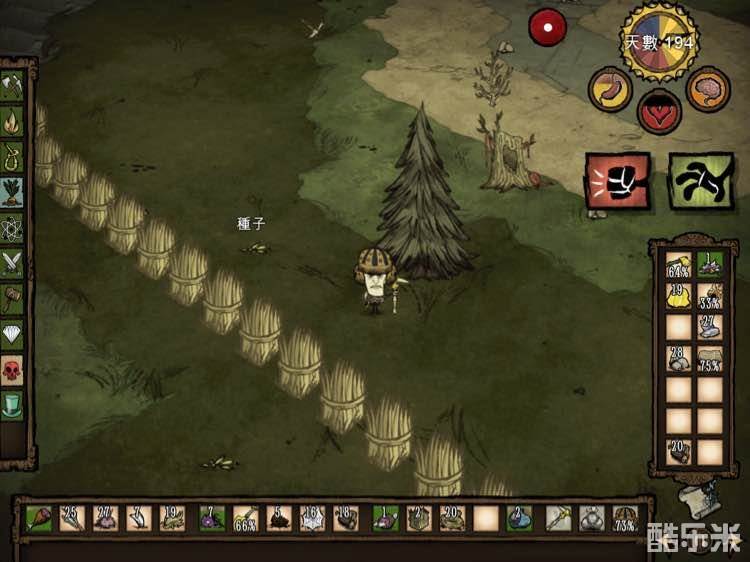This screenshot has height=562, width=750.
Task: Select the Survival rope-trap tab
Action: pyautogui.click(x=12, y=157)
